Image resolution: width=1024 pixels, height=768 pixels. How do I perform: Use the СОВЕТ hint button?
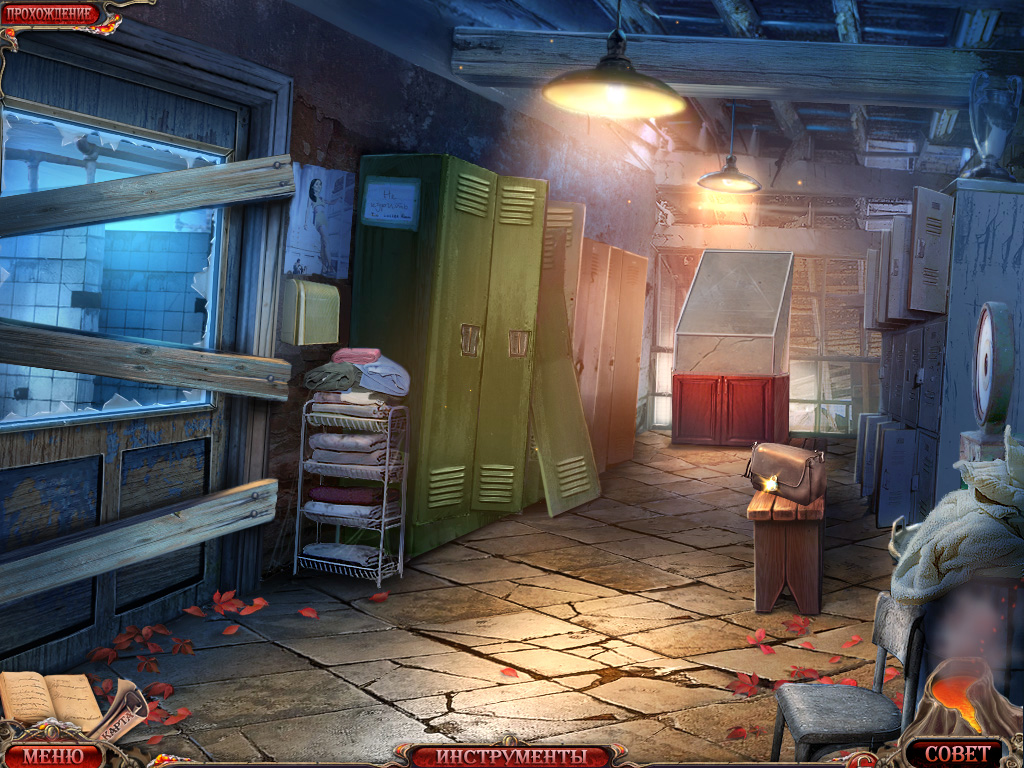pyautogui.click(x=954, y=753)
